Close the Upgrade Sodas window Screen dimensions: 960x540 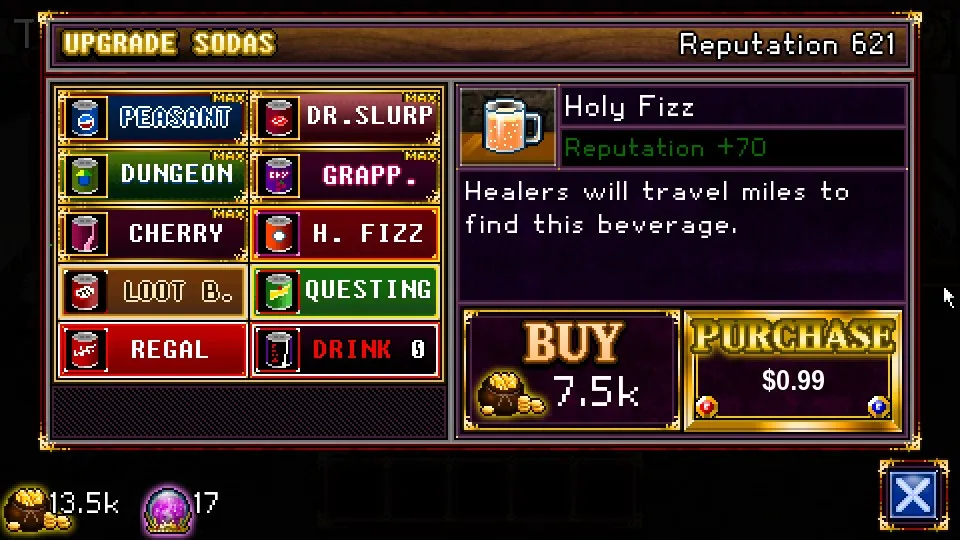pos(913,495)
